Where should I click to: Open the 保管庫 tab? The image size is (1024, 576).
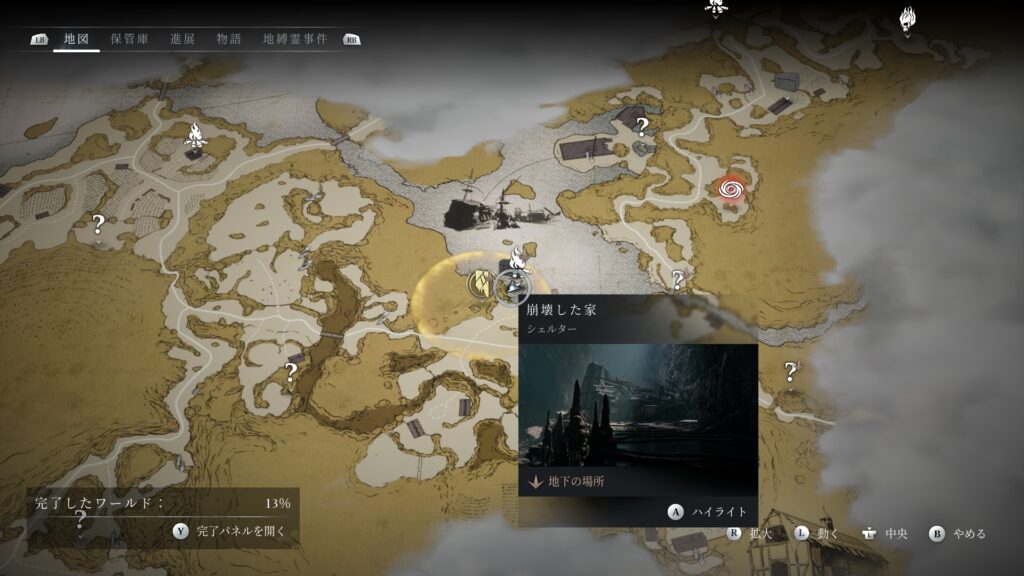130,39
